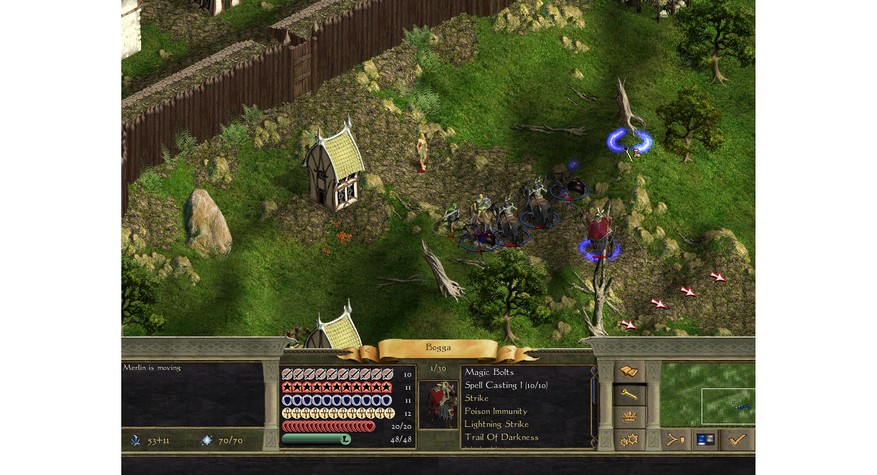Click the arrow-and-shield button
The image size is (877, 475).
pos(675,439)
